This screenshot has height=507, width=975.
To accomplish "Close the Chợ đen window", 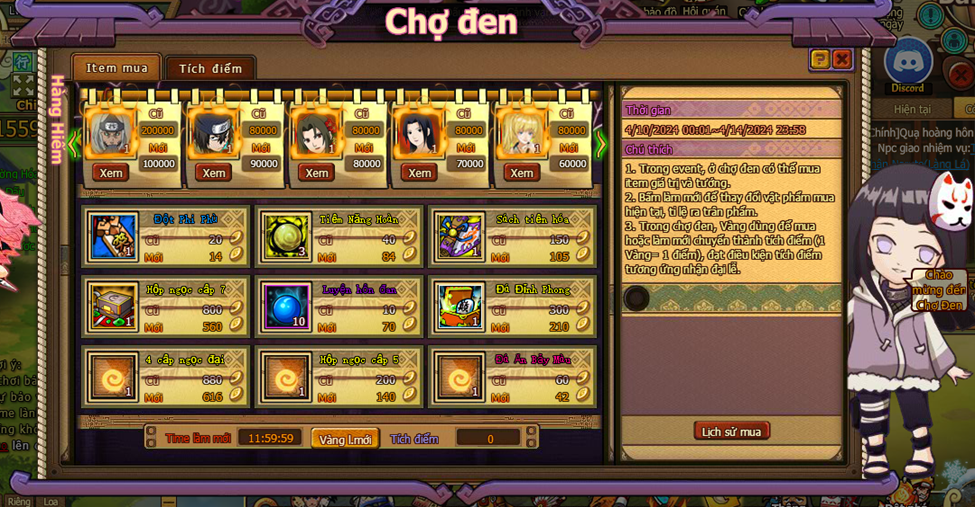I will click(x=842, y=59).
